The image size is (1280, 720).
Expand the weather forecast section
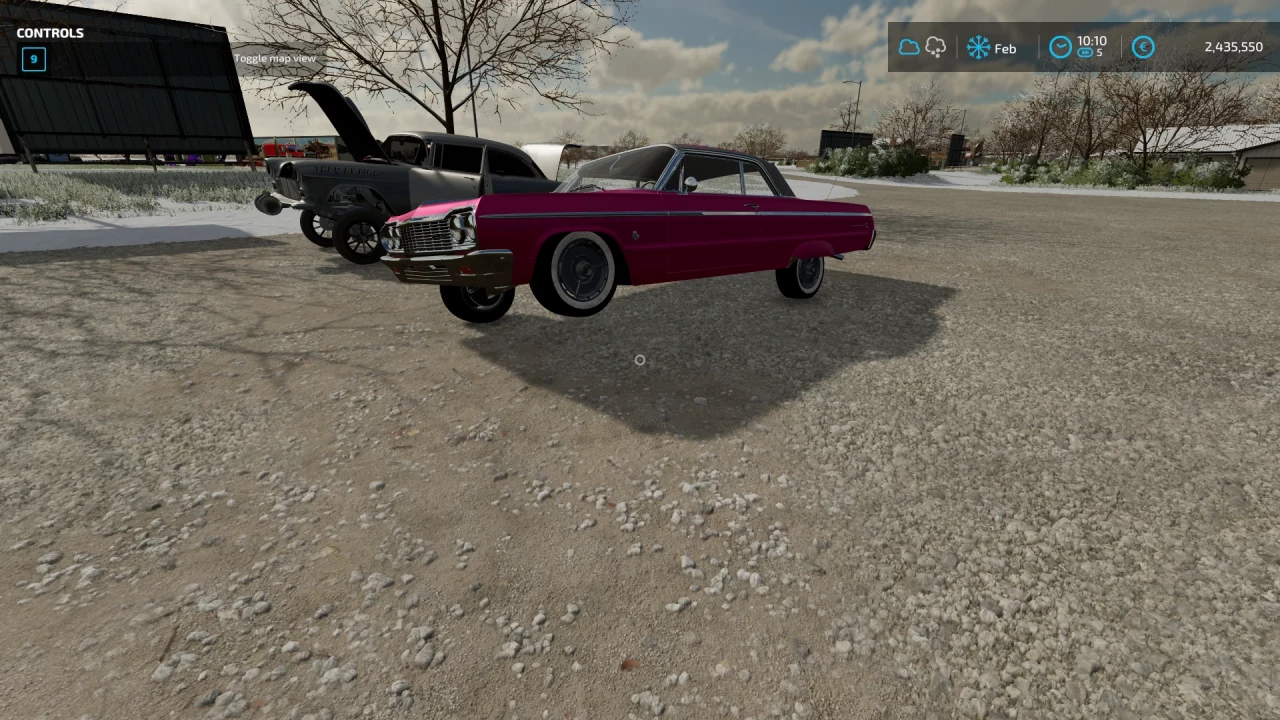tap(922, 46)
